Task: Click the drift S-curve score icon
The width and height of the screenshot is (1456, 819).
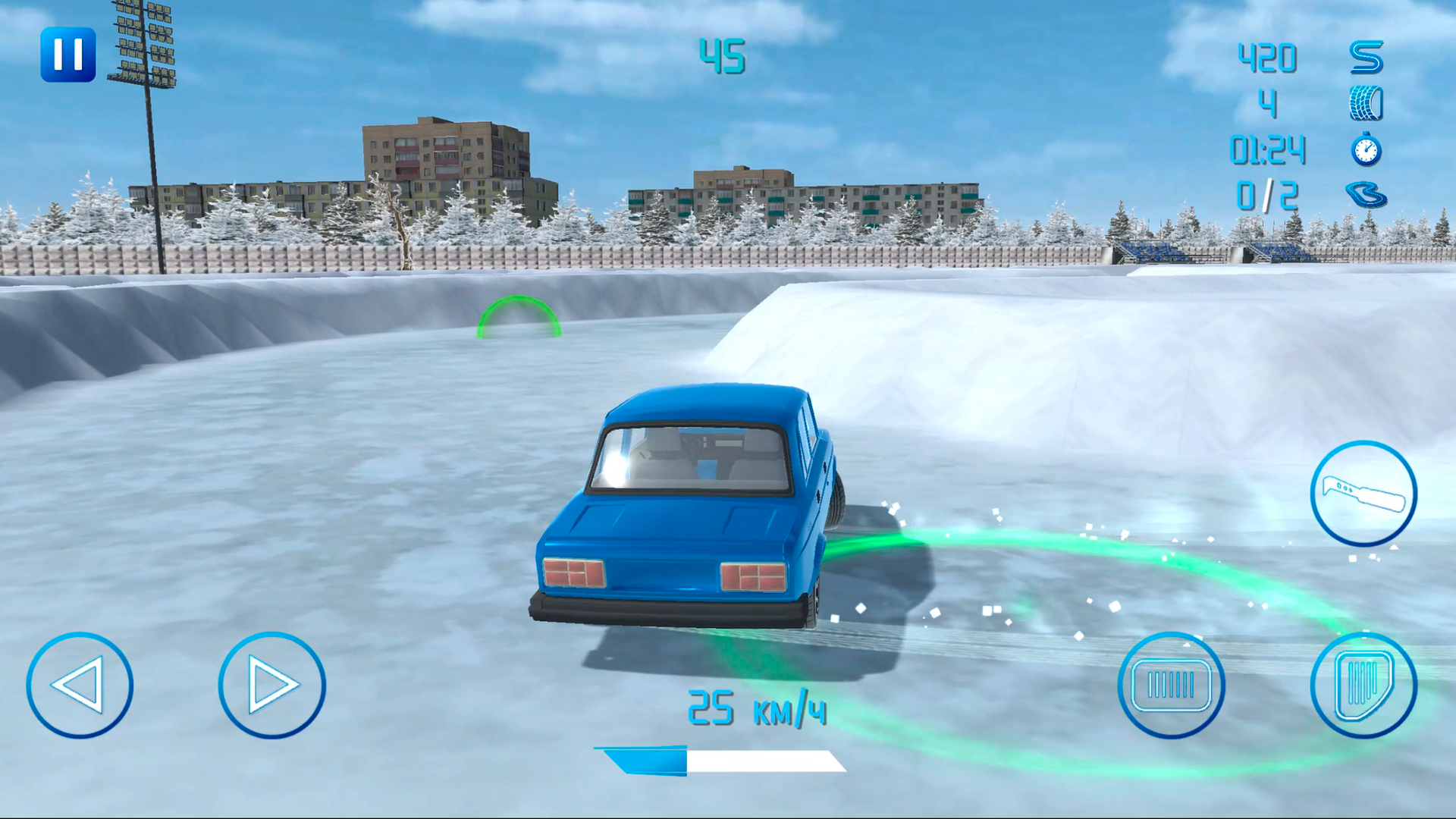Action: (x=1365, y=57)
